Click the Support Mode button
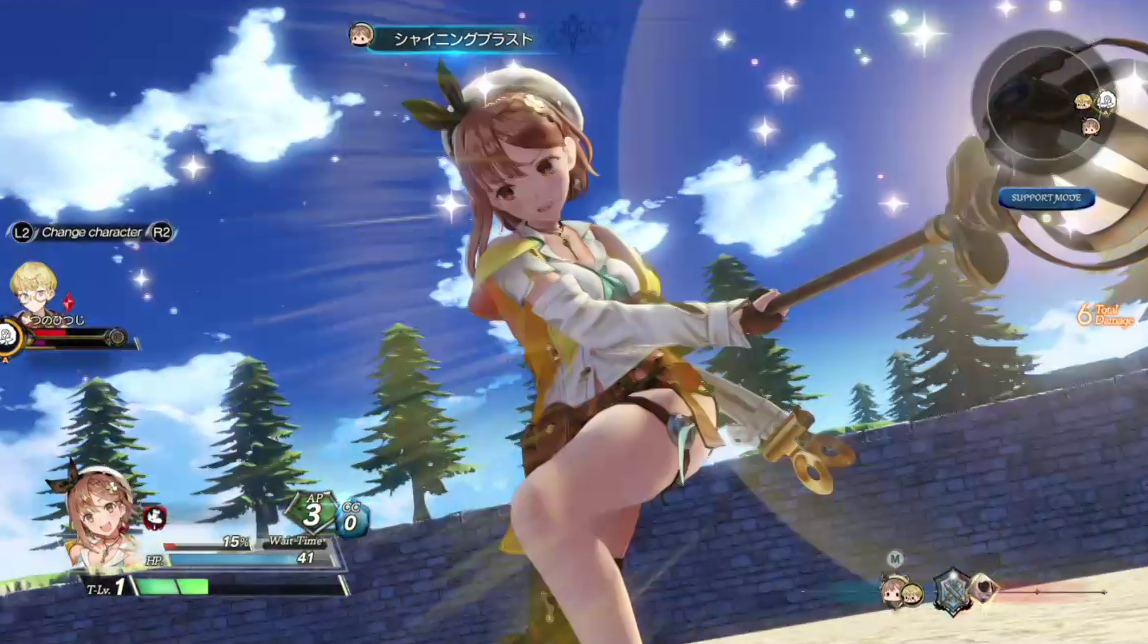 (1046, 198)
